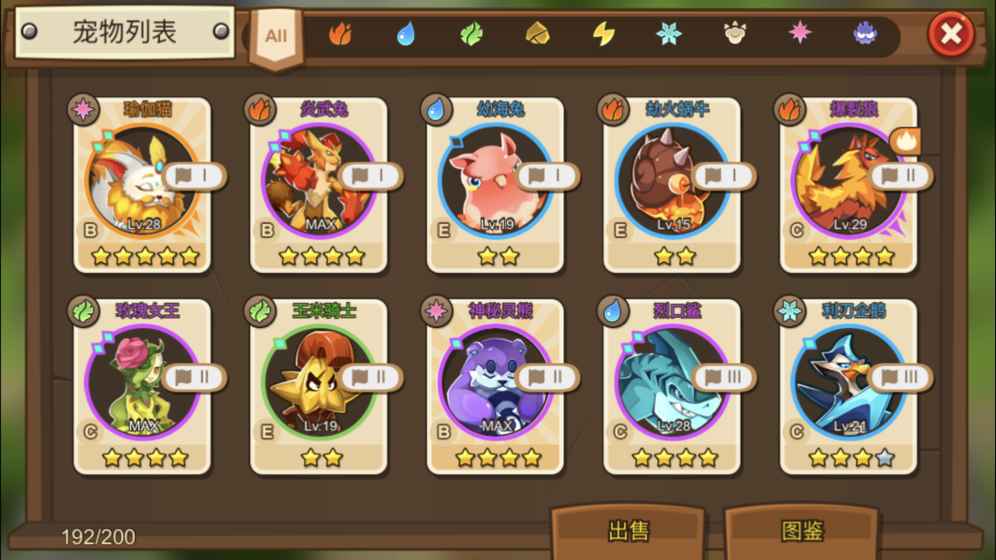996x560 pixels.
Task: Select the Lv.28 shark pet card
Action: [672, 386]
